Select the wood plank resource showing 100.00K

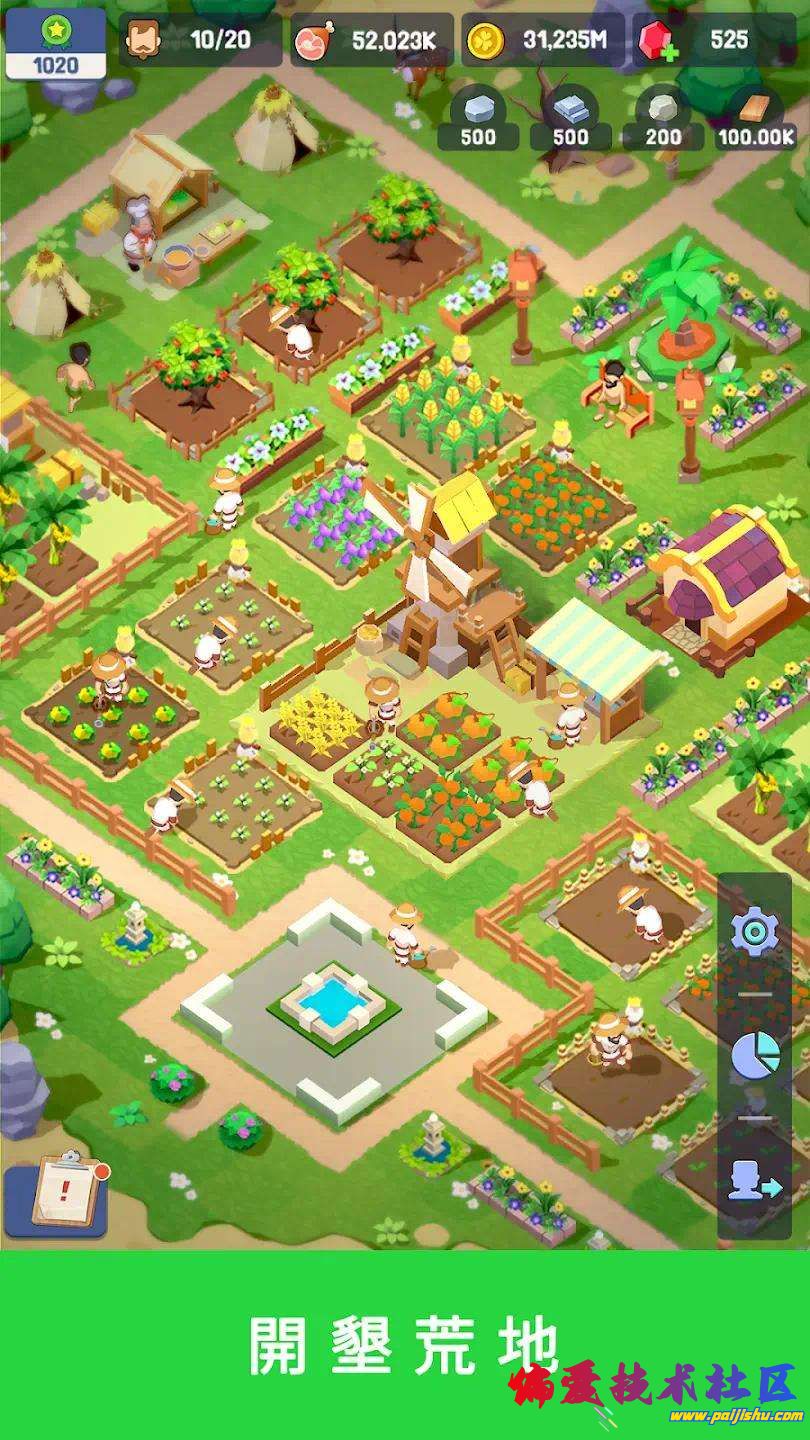click(x=755, y=120)
